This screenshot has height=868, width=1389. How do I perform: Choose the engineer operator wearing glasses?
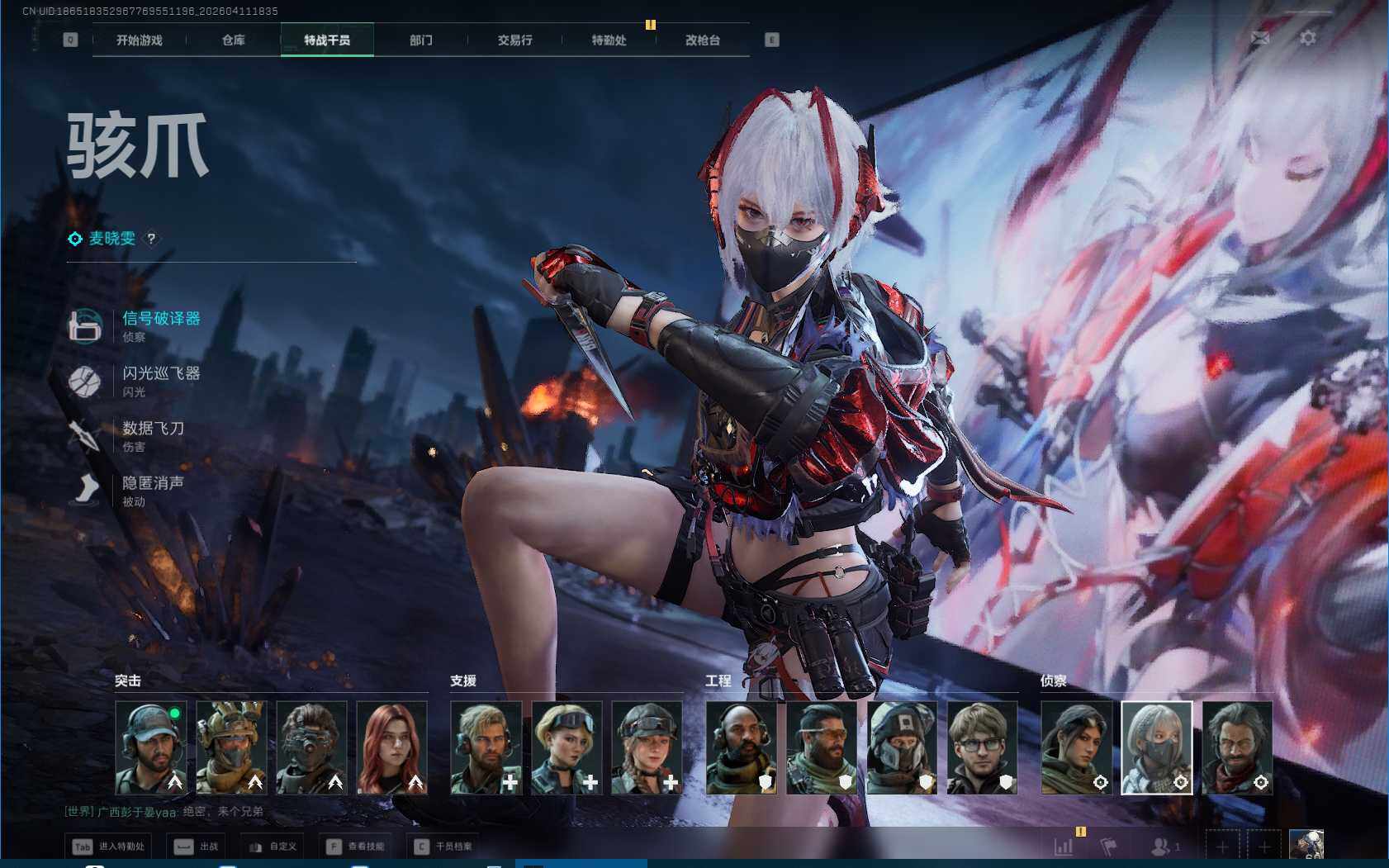(x=982, y=747)
